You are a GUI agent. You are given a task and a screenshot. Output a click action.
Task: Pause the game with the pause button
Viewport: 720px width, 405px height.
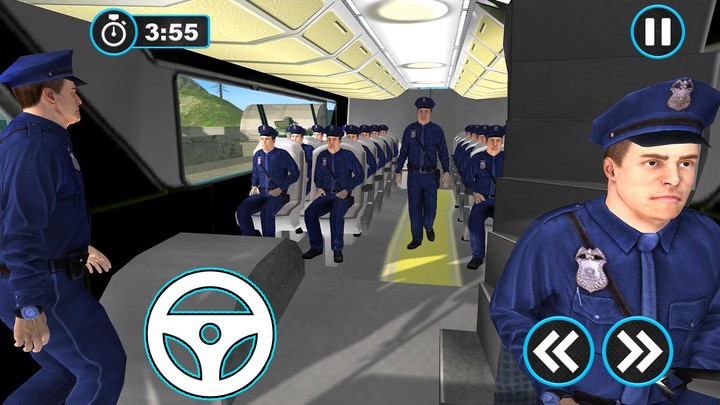[657, 32]
